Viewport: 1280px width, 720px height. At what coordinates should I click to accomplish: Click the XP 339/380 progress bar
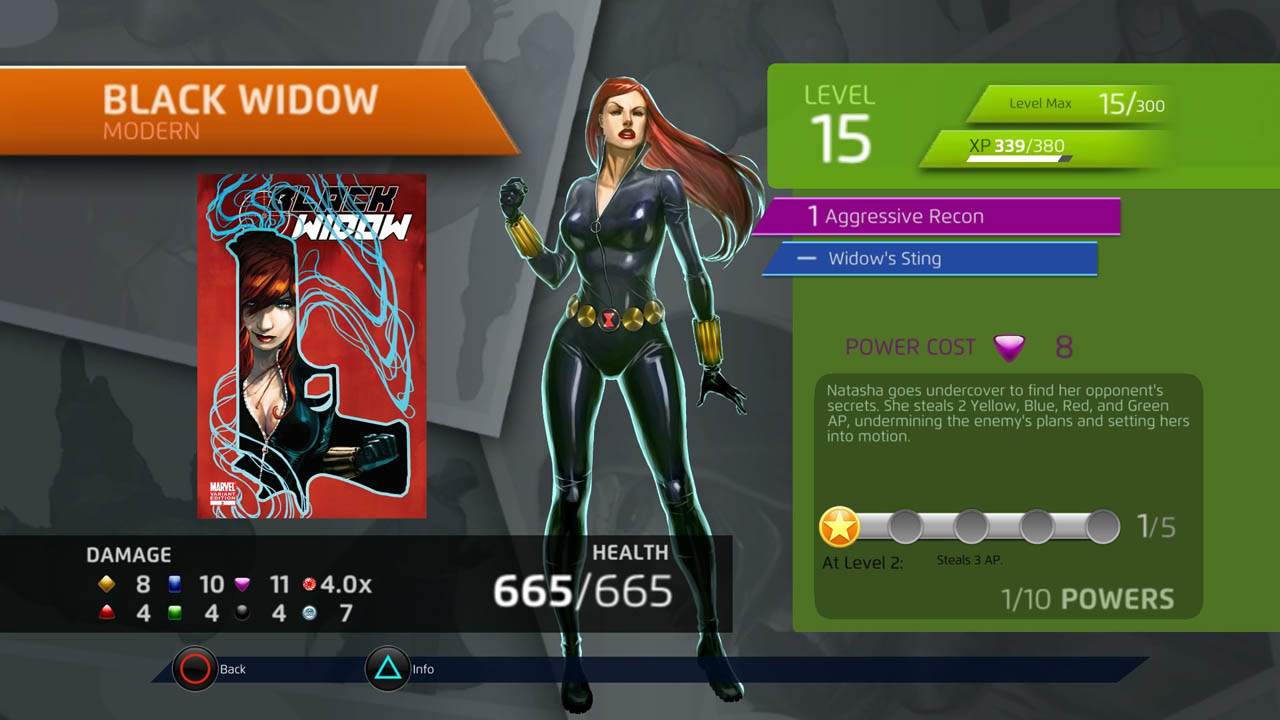(x=1040, y=145)
